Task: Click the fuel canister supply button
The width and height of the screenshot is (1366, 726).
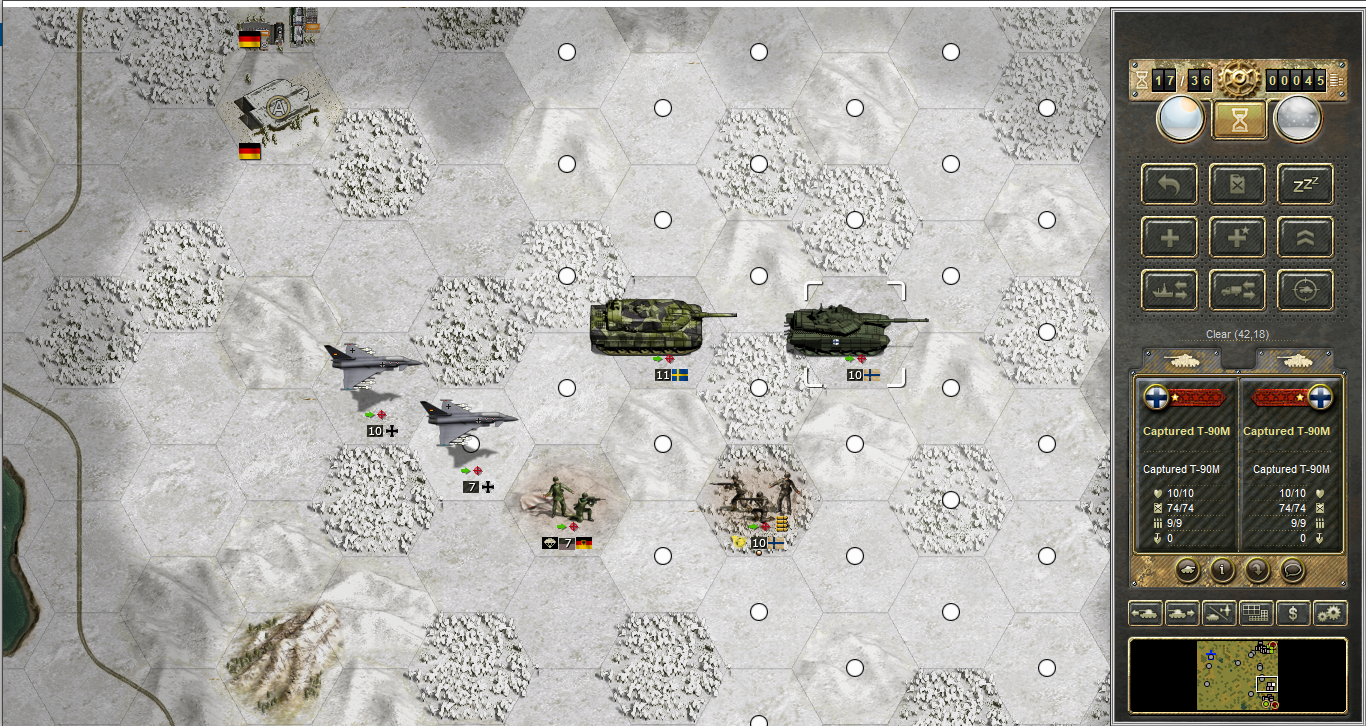Action: point(1238,184)
